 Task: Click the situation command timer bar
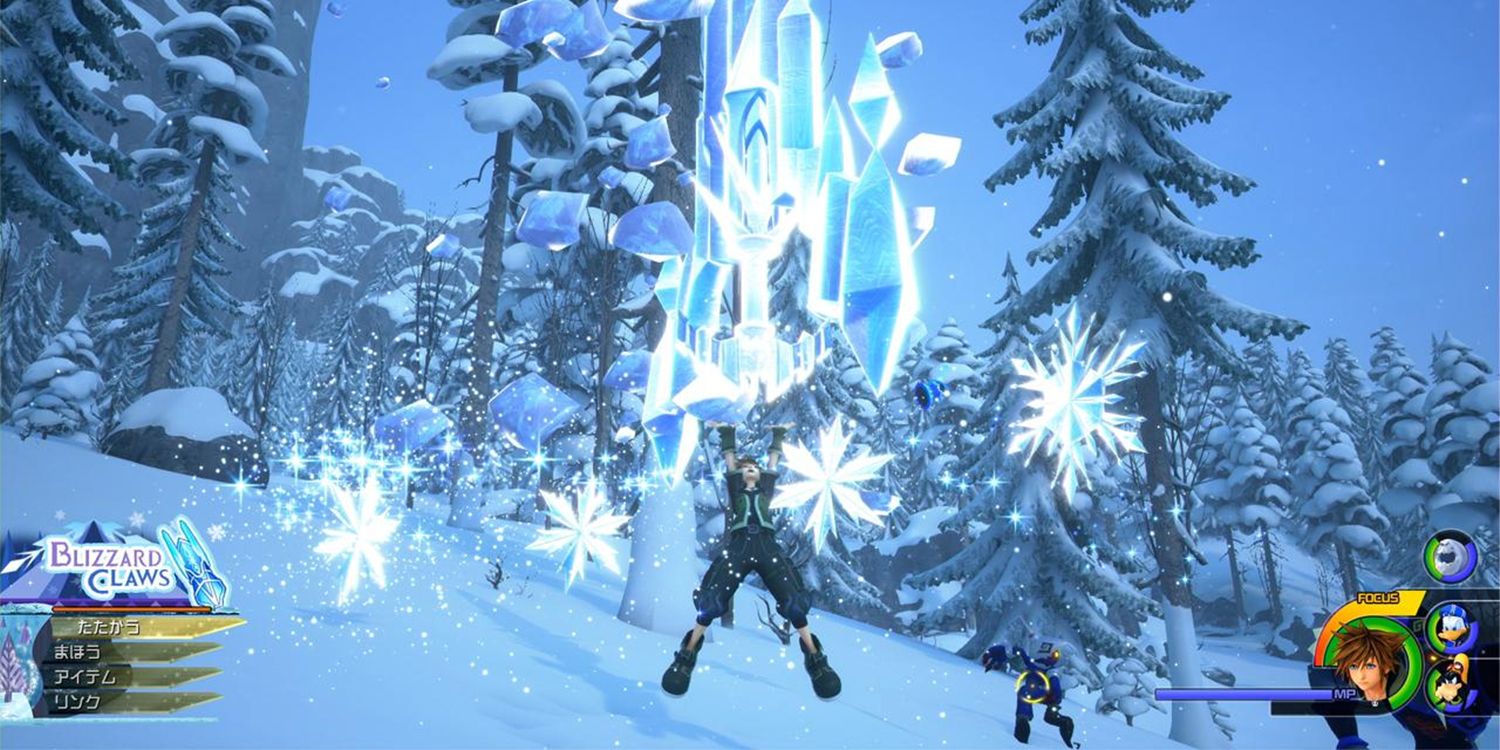tap(129, 610)
